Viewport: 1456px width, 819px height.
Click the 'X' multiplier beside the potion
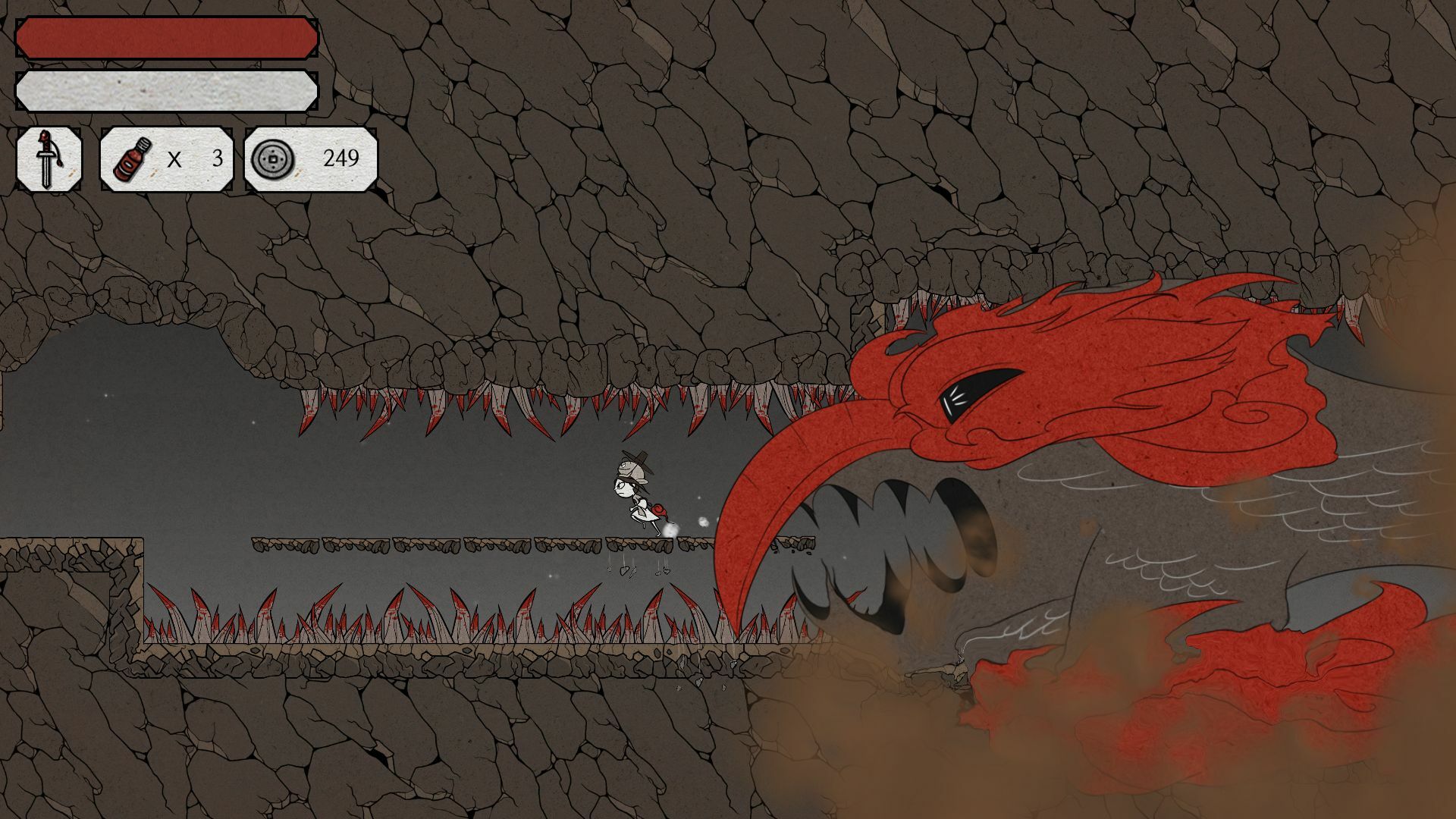point(174,158)
